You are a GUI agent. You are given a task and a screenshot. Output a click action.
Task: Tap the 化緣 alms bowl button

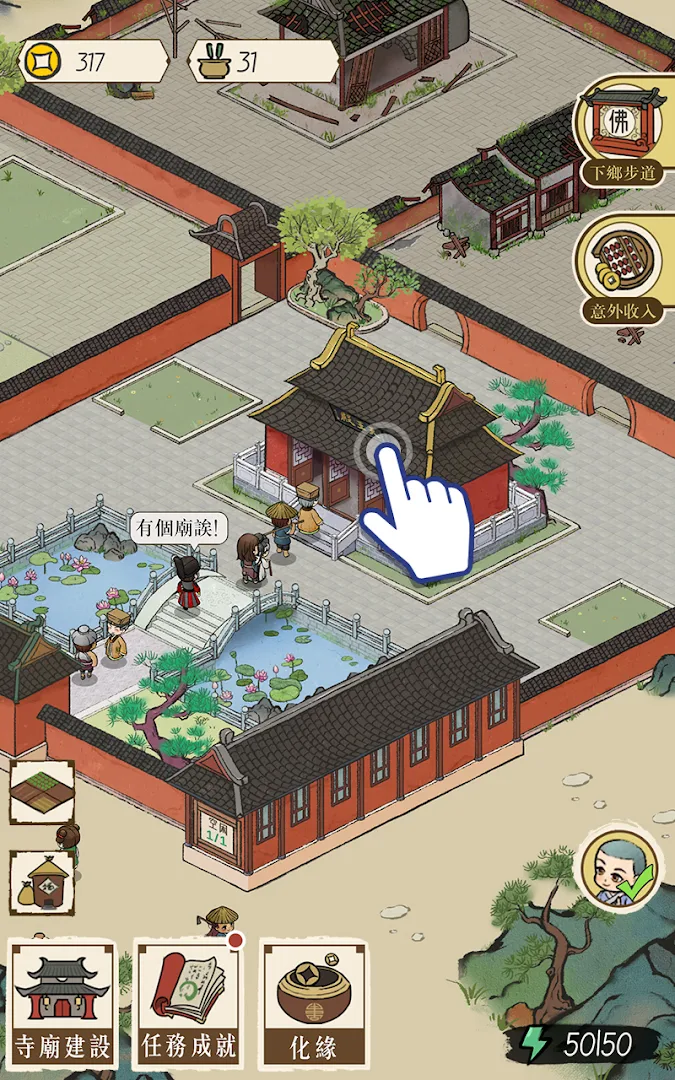pos(313,1003)
